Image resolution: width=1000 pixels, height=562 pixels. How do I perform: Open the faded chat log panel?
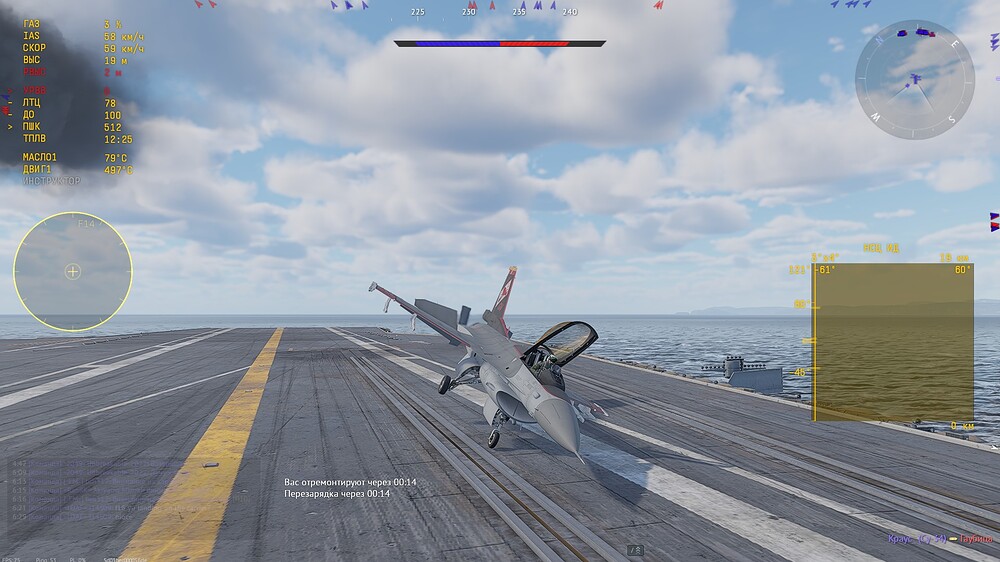click(x=80, y=495)
